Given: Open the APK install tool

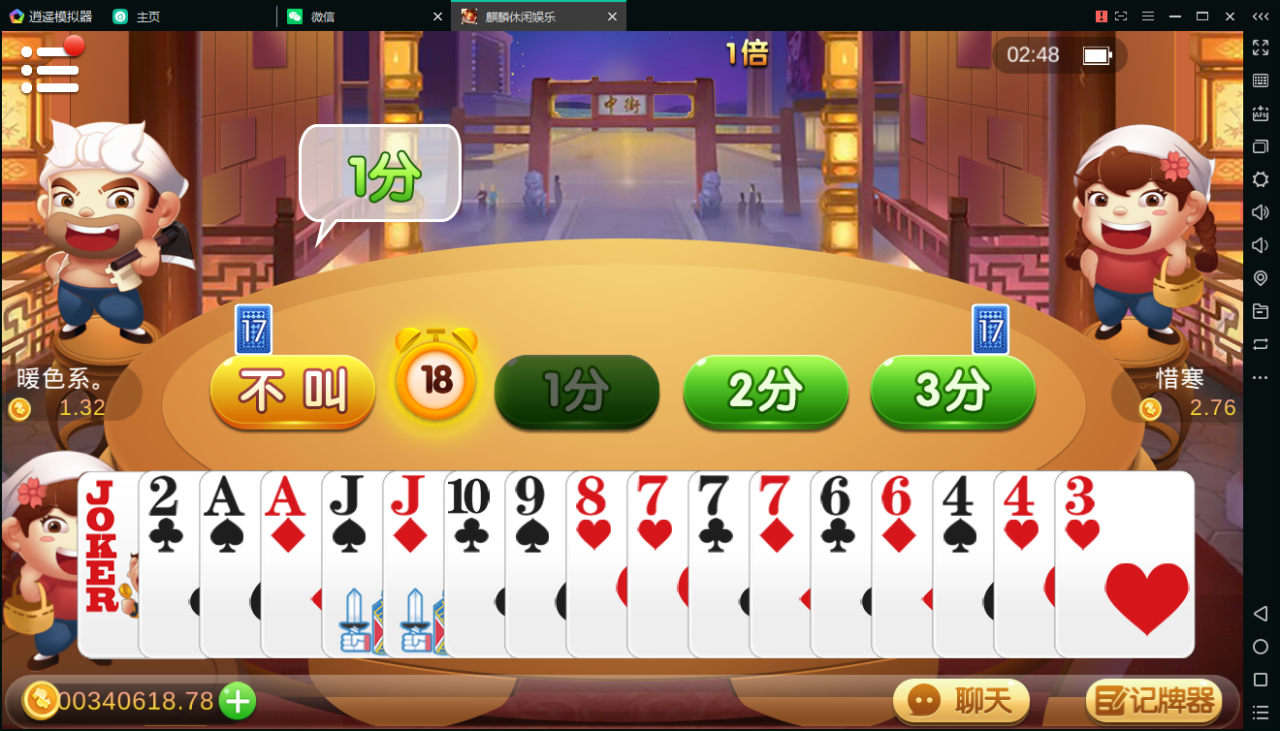Looking at the screenshot, I should 1260,113.
